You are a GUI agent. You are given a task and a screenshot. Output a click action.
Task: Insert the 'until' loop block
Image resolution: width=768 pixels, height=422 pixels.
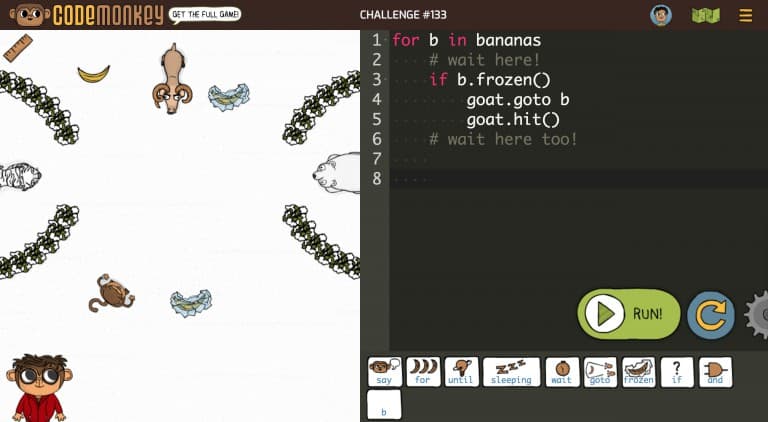pyautogui.click(x=461, y=372)
